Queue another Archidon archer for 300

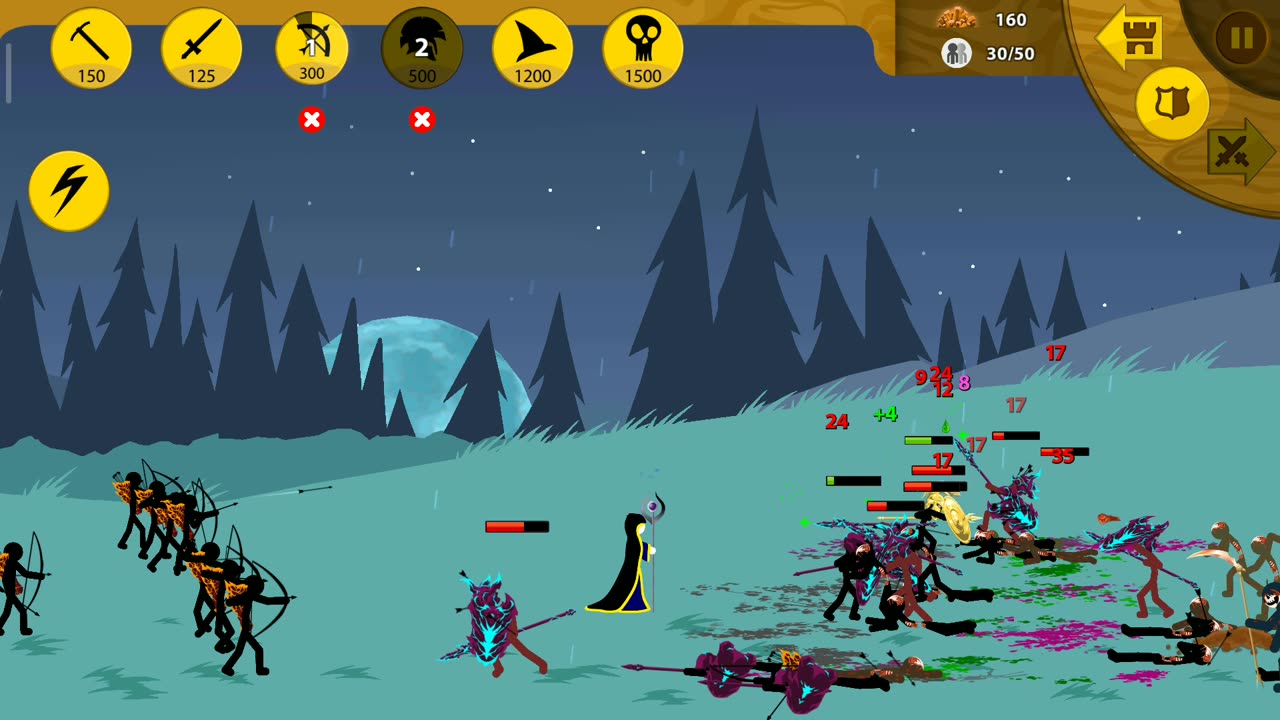tap(312, 47)
